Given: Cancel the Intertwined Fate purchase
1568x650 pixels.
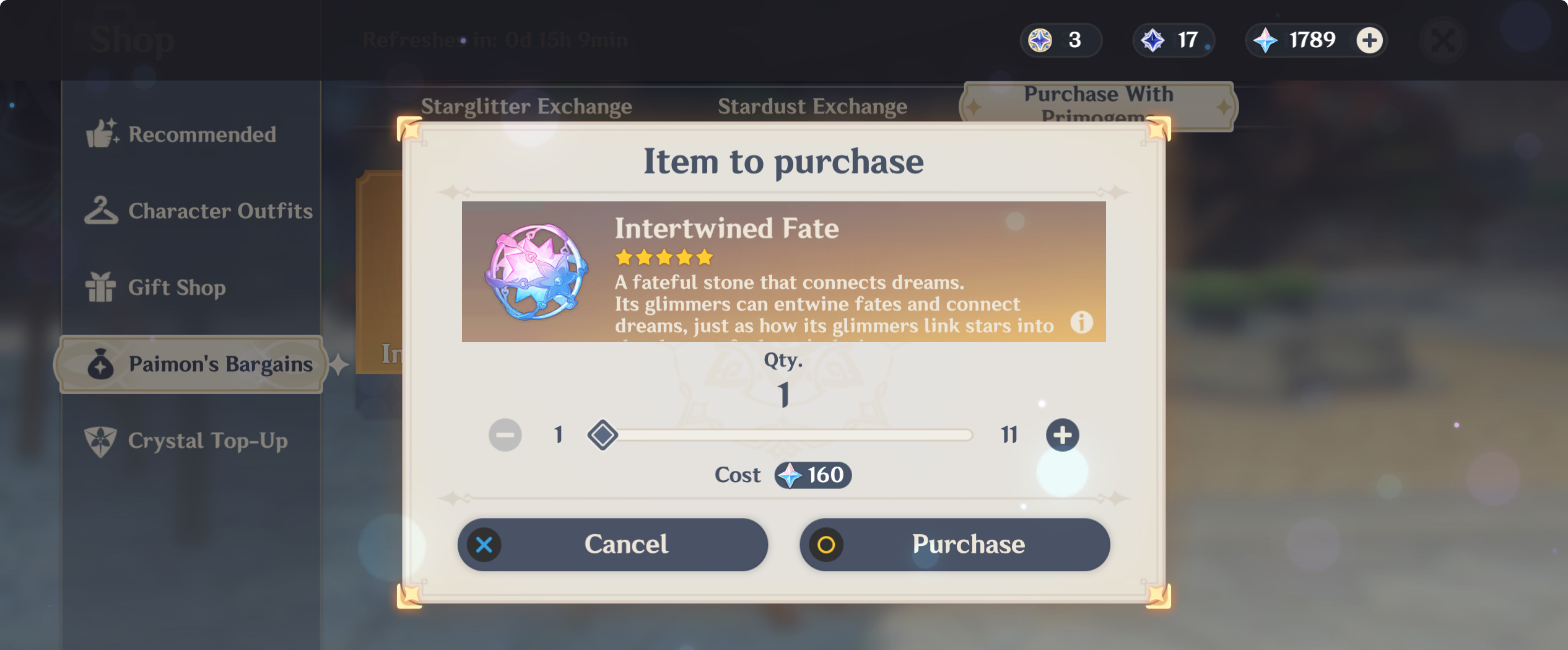Looking at the screenshot, I should coord(612,544).
